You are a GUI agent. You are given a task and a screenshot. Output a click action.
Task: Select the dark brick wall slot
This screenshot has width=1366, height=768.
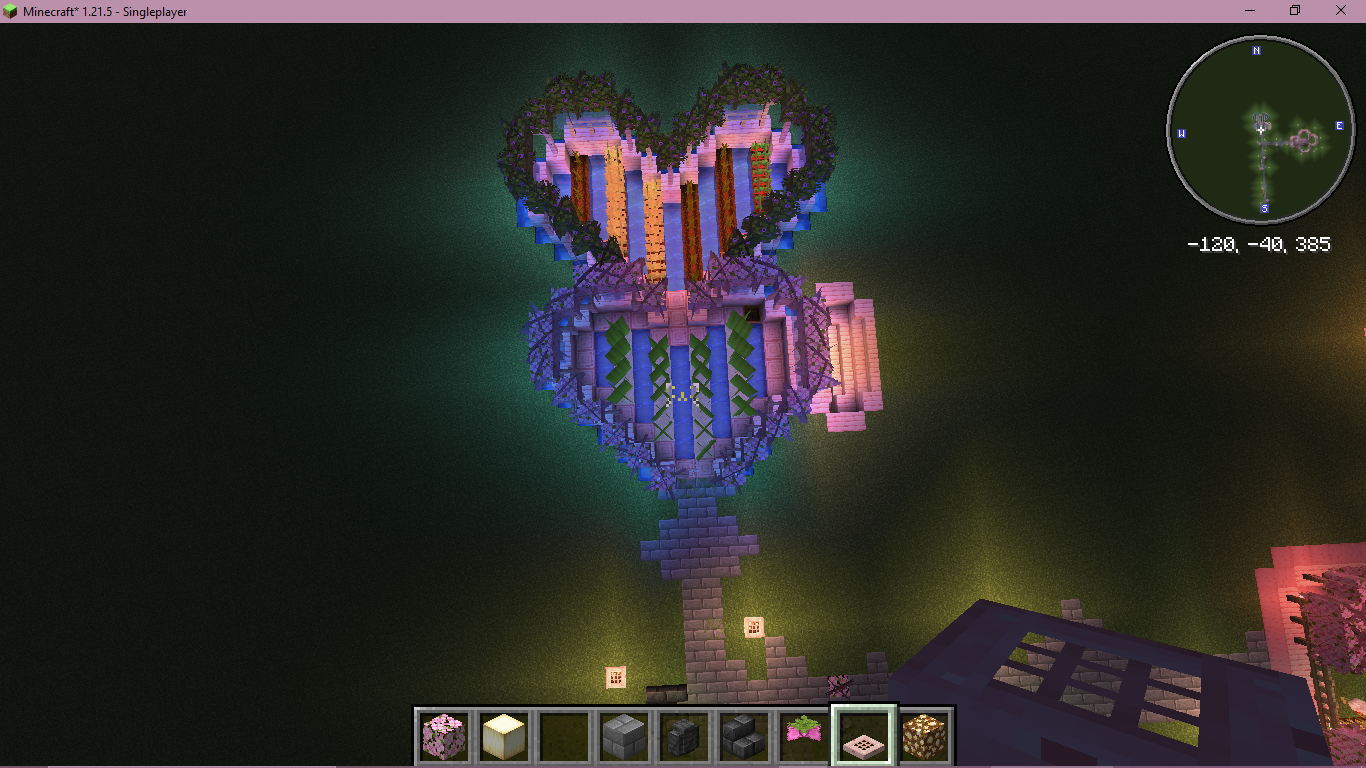click(x=683, y=736)
